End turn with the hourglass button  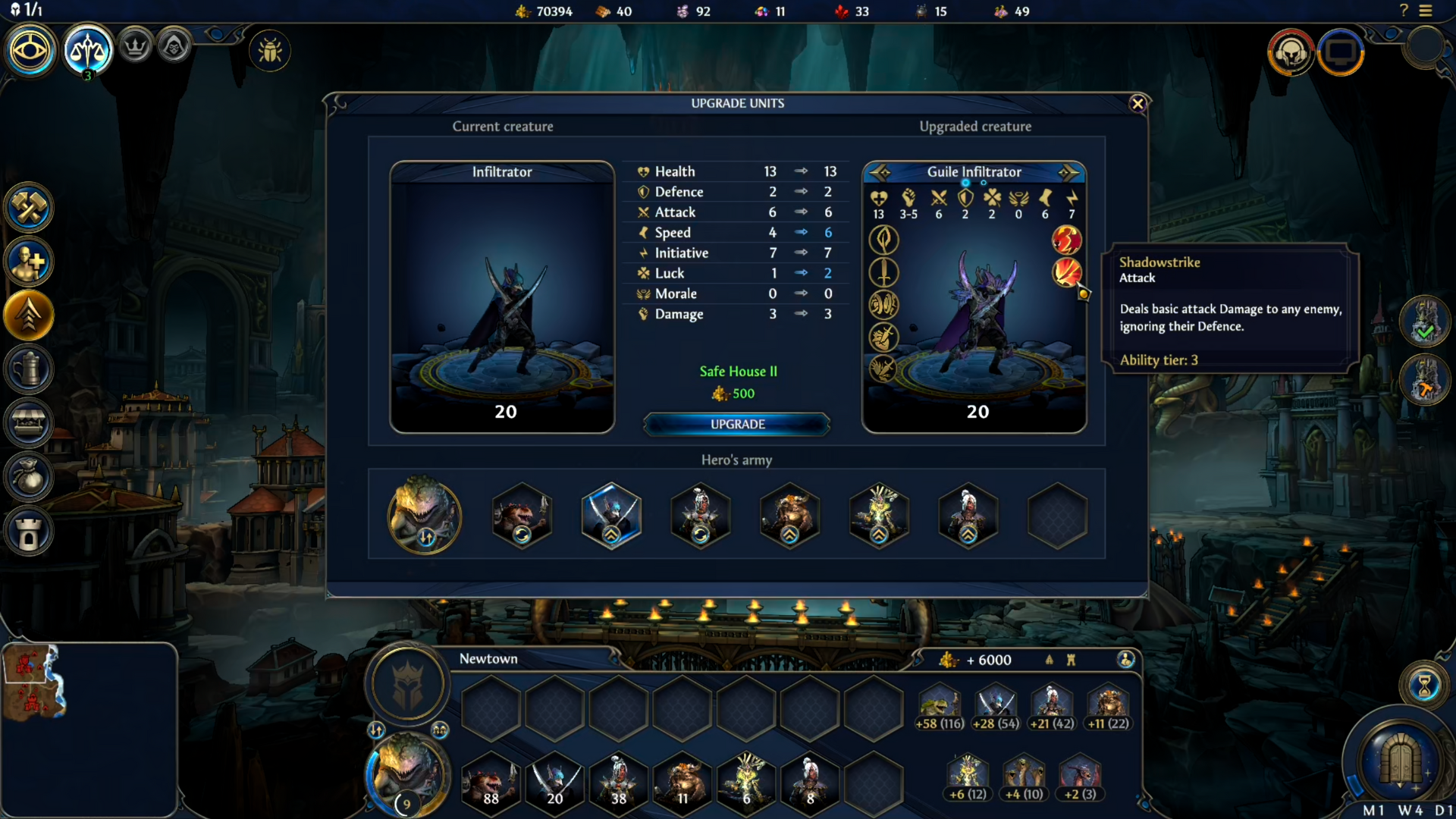[x=1424, y=685]
